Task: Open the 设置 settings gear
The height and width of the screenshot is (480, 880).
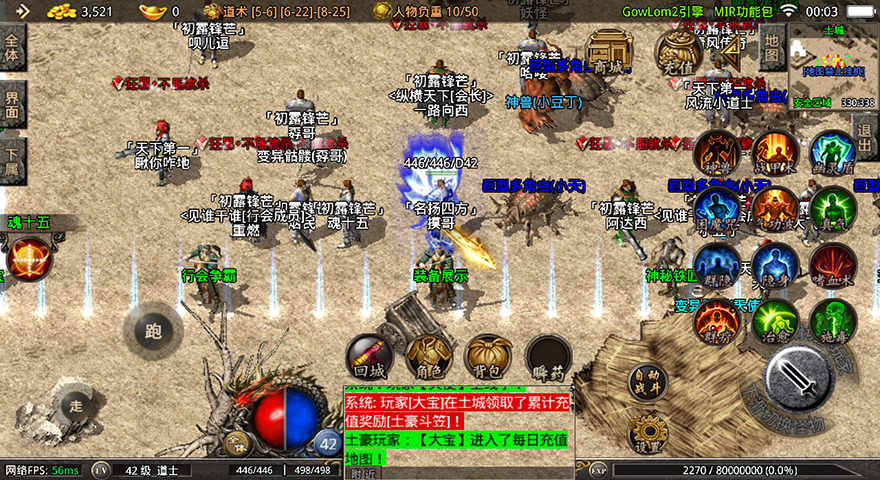Action: pos(648,435)
